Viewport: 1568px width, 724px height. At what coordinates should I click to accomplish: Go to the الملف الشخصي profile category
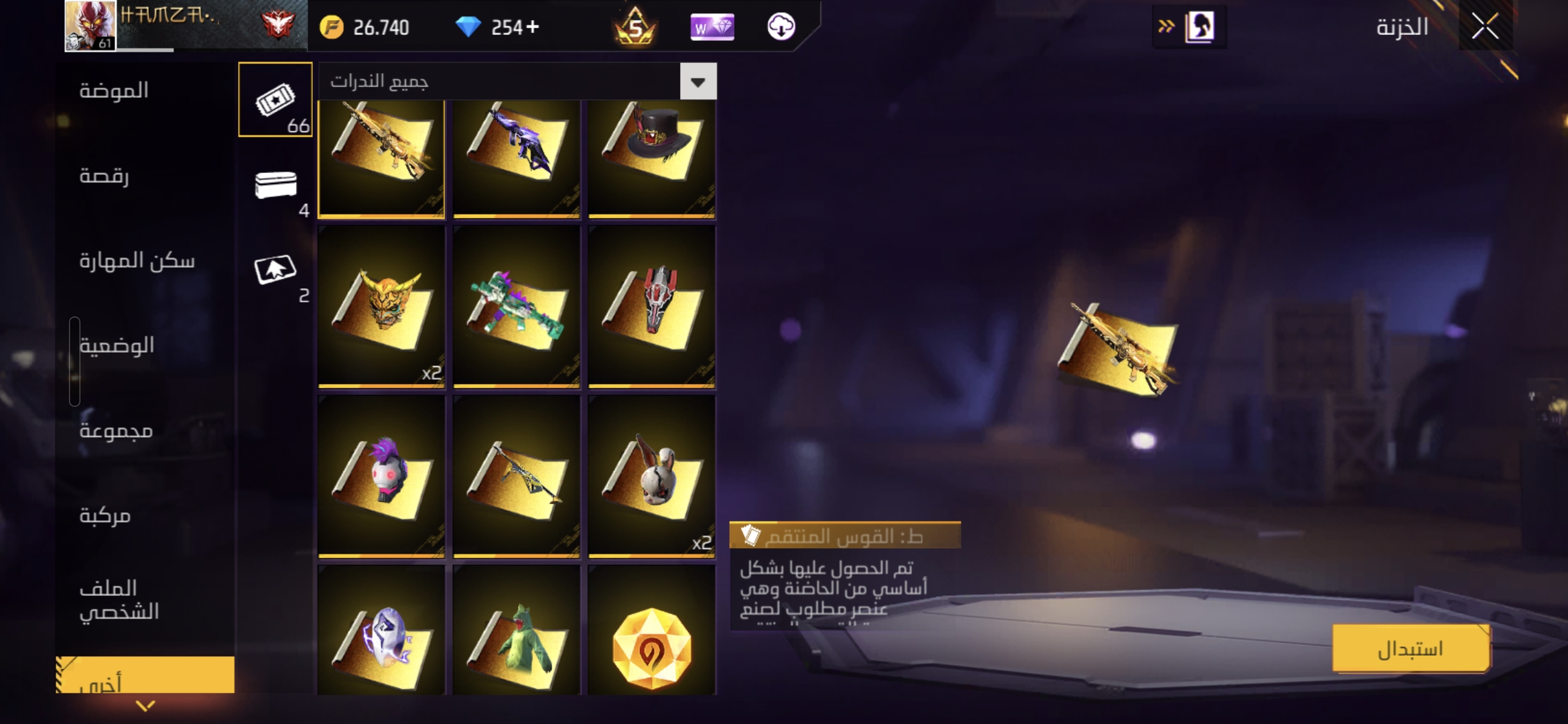point(119,599)
